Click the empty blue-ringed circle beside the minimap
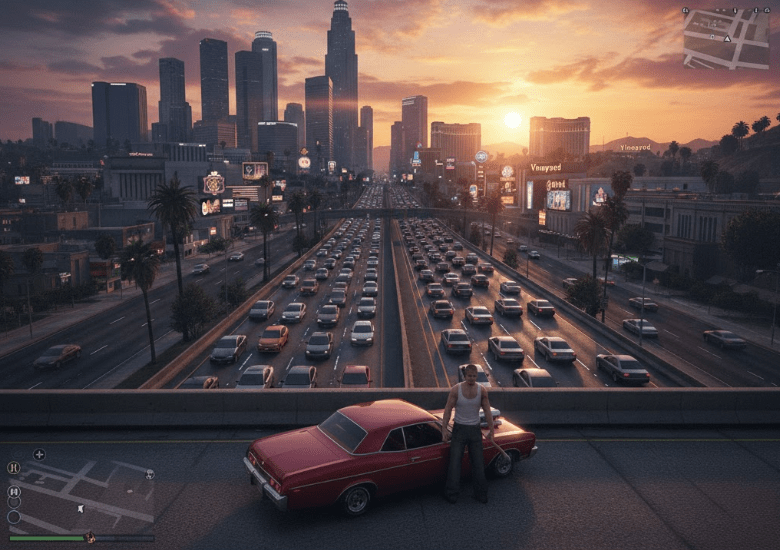This screenshot has width=780, height=550. (14, 517)
